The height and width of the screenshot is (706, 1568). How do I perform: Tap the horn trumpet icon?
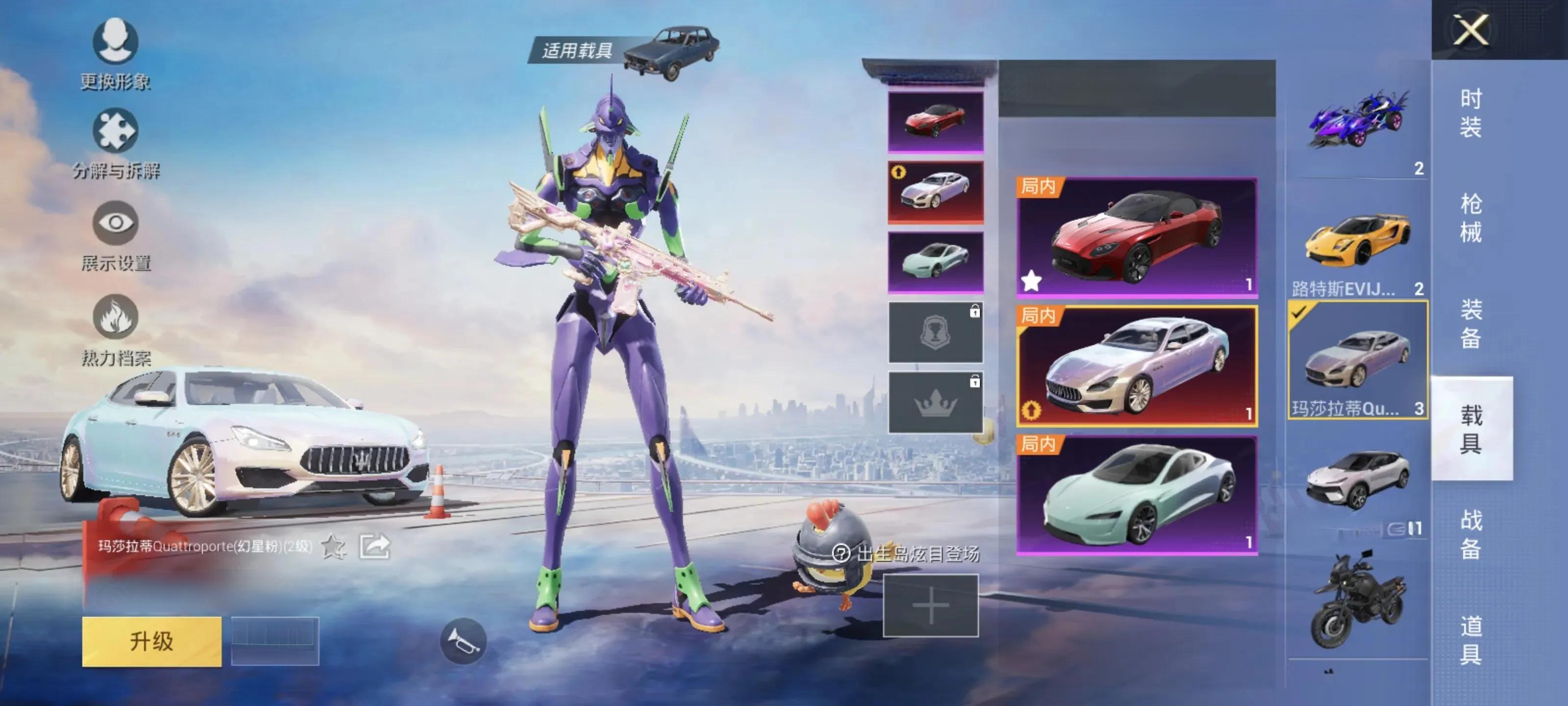[463, 641]
